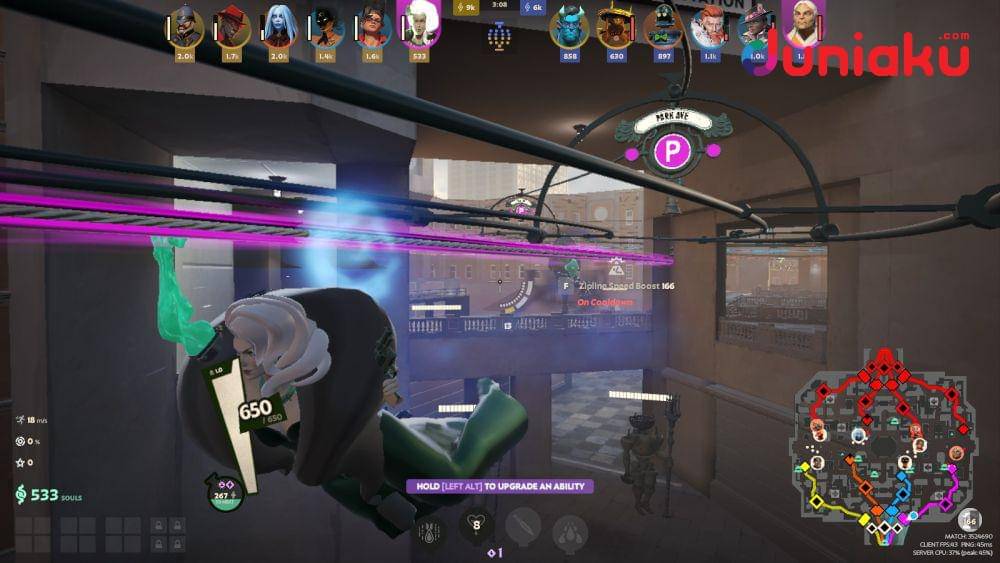Image resolution: width=1000 pixels, height=563 pixels.
Task: Select the white-haired hero portrait with 533 souls
Action: click(418, 24)
